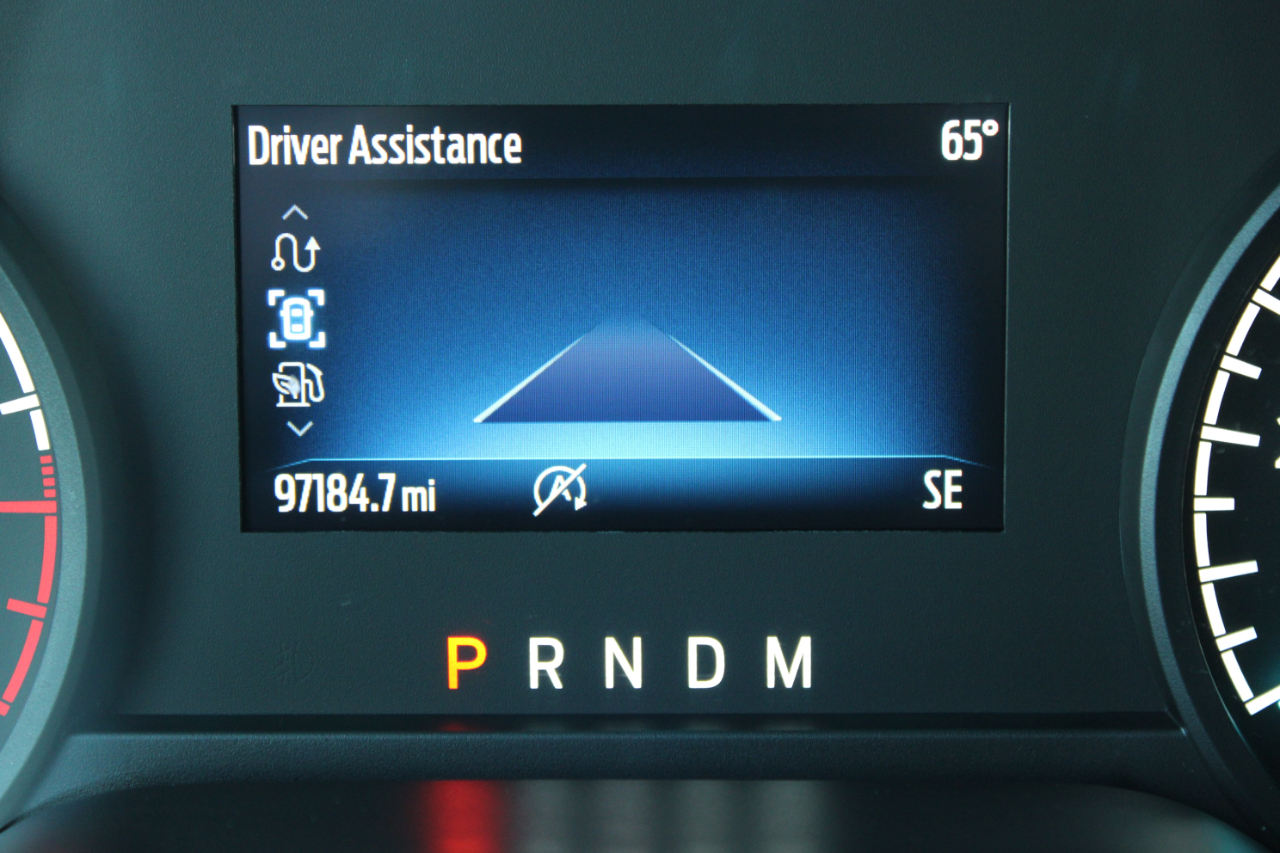Screen dimensions: 1280x853
Task: Open the fuel economy pump icon
Action: 299,386
